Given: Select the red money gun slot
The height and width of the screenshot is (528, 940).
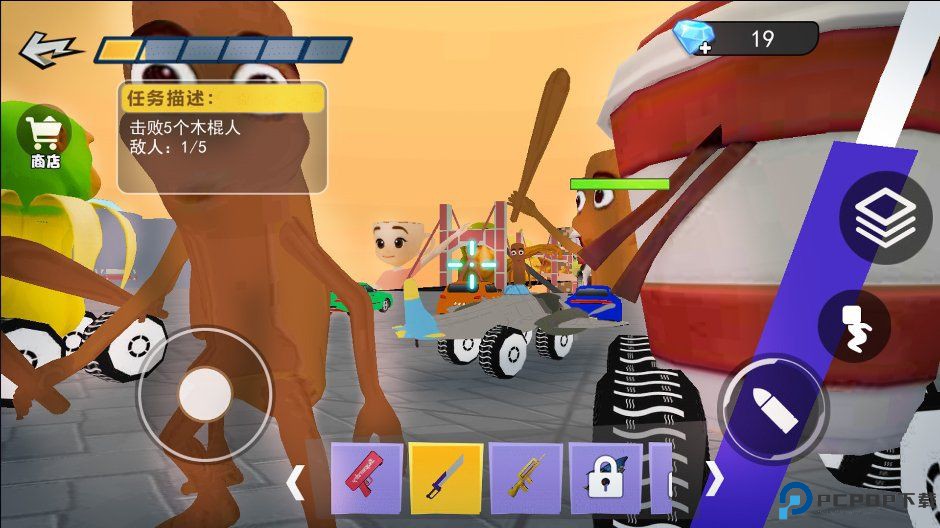Looking at the screenshot, I should pos(365,477).
